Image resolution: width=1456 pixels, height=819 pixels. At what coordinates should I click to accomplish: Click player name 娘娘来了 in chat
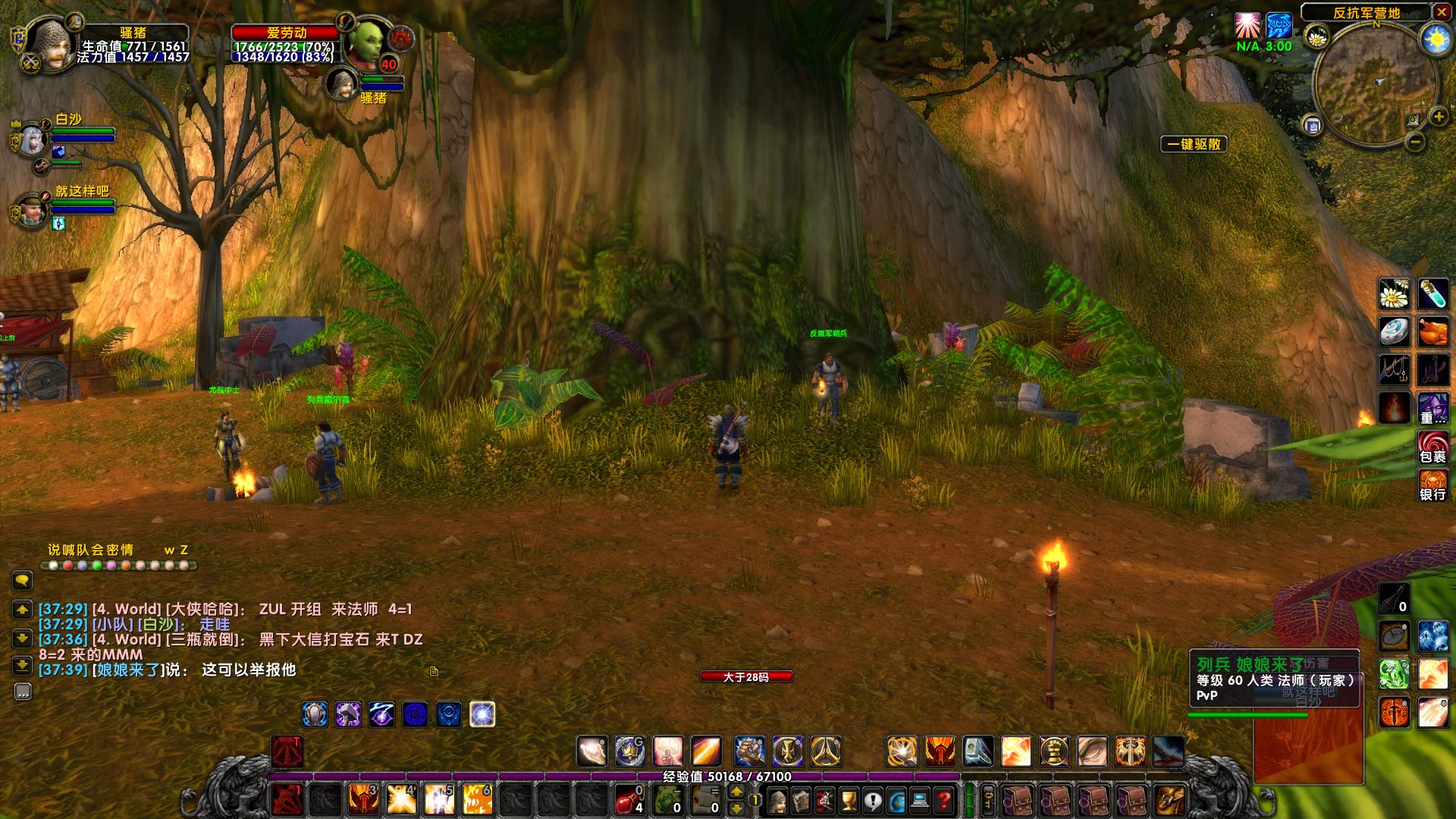click(x=127, y=670)
